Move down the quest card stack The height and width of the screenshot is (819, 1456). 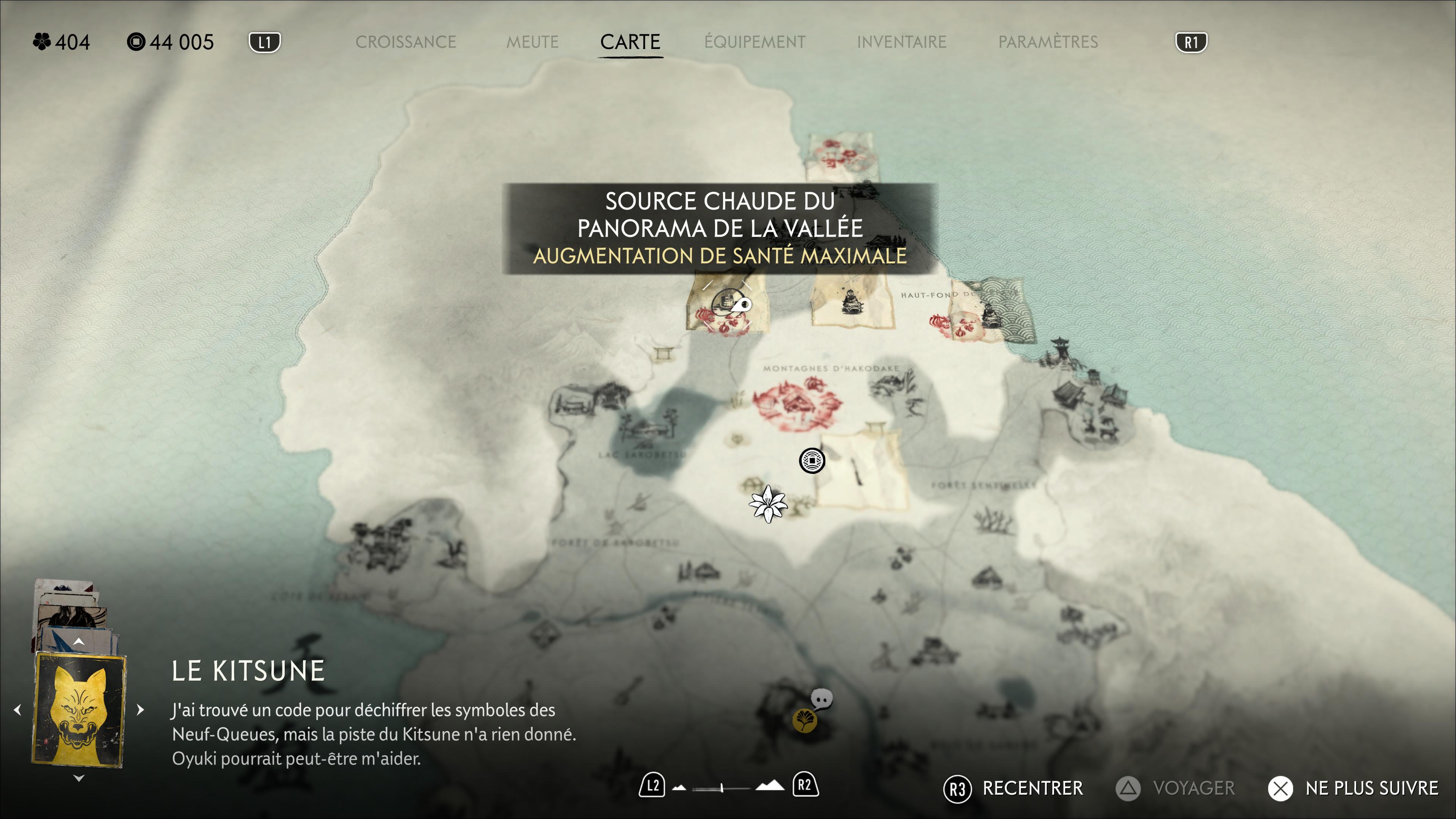point(79,778)
